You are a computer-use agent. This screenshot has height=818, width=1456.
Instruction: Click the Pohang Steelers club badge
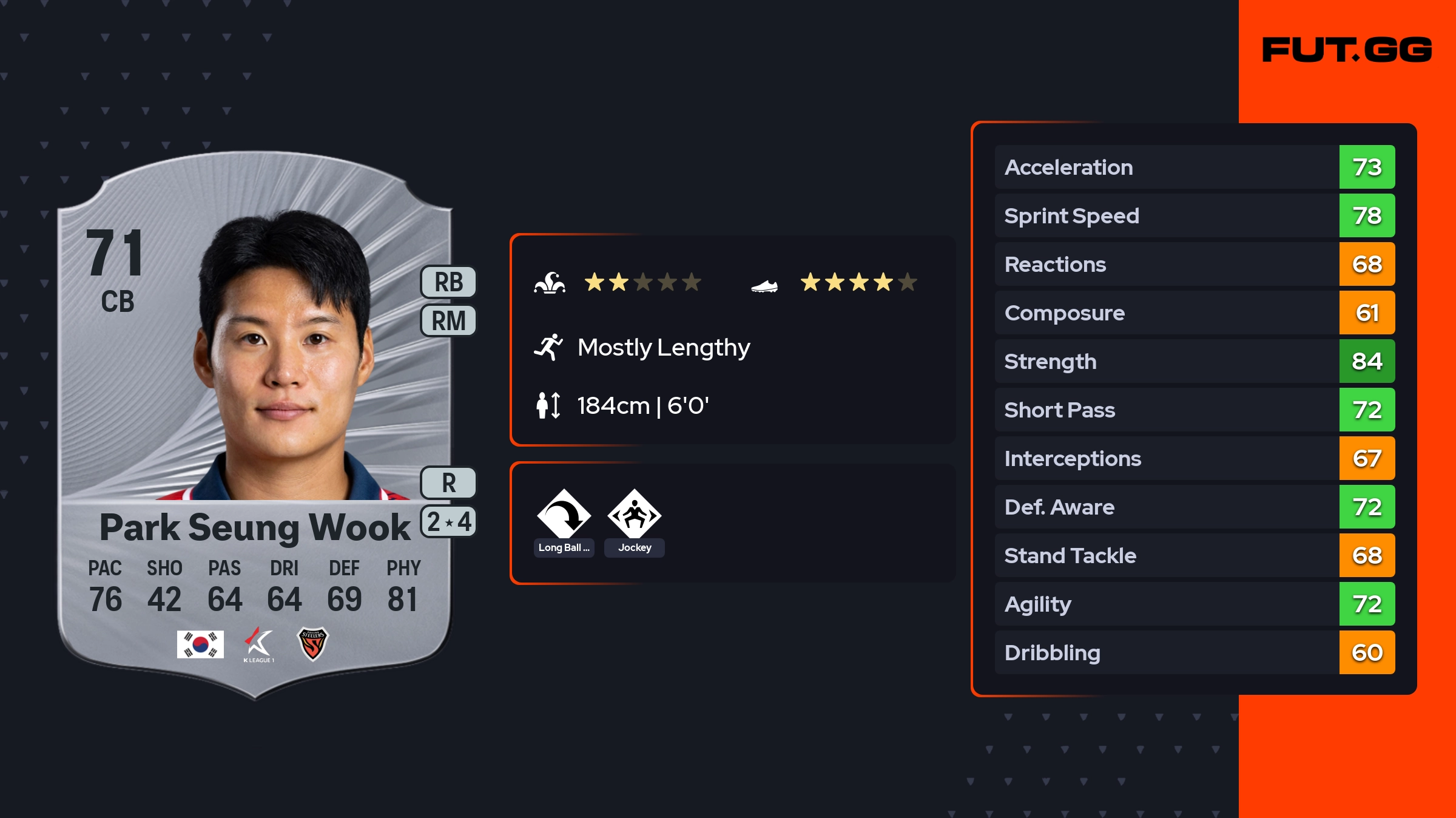[x=312, y=644]
